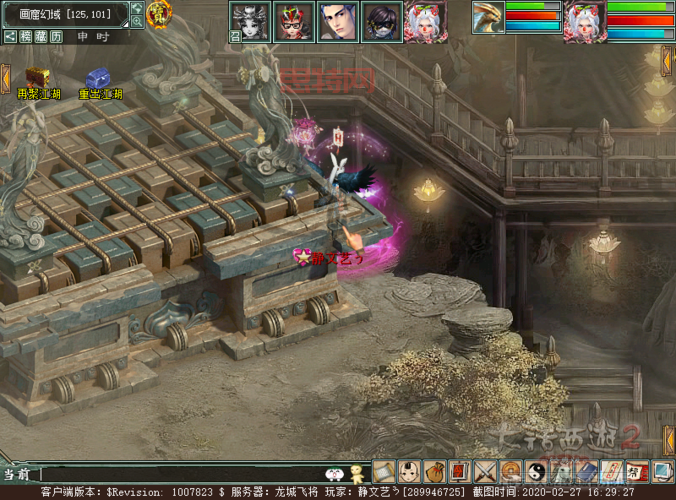Open the player character portrait at top right
Screen dimensions: 676x500
585,21
